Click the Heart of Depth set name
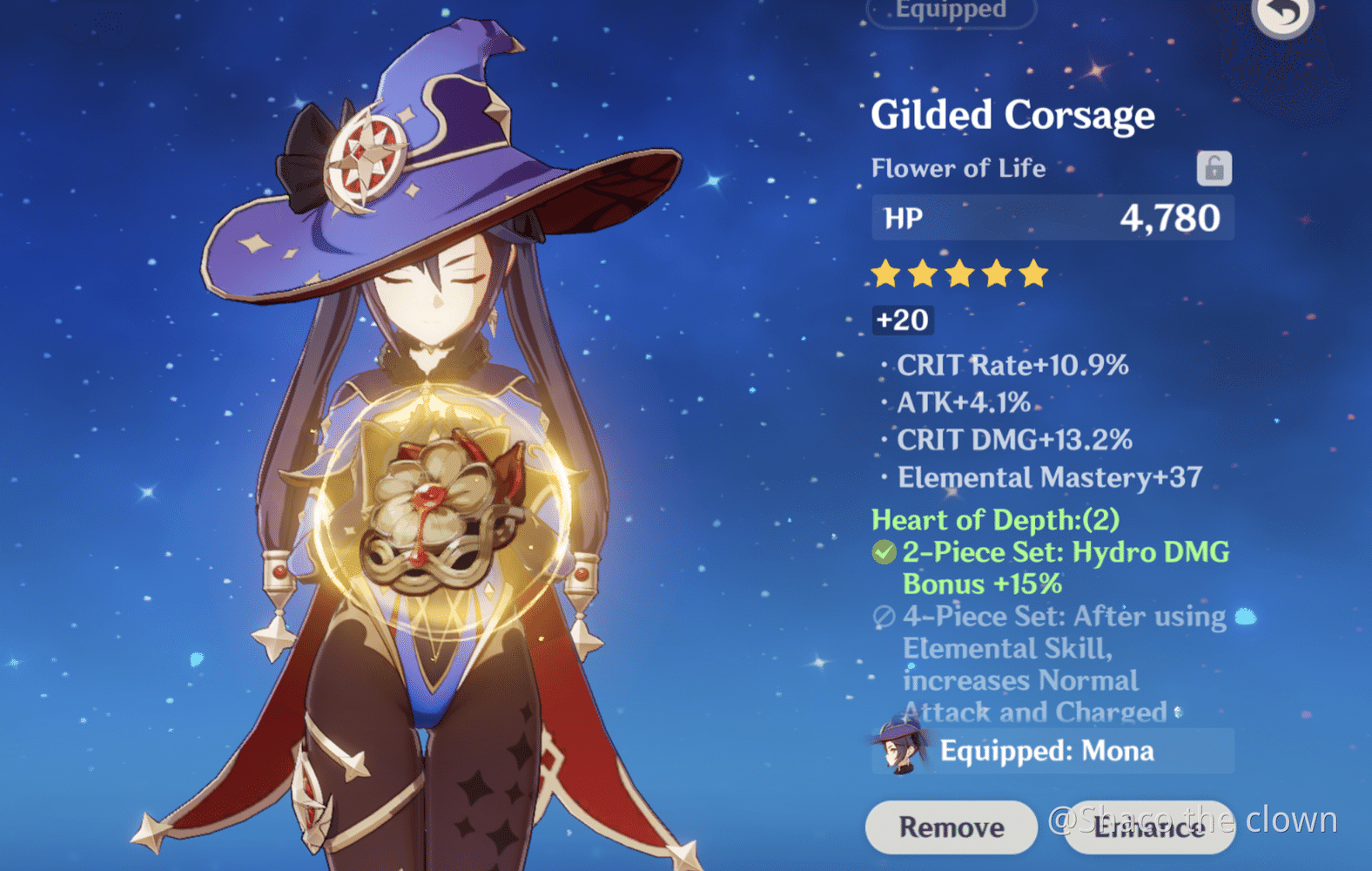1372x871 pixels. [x=995, y=519]
